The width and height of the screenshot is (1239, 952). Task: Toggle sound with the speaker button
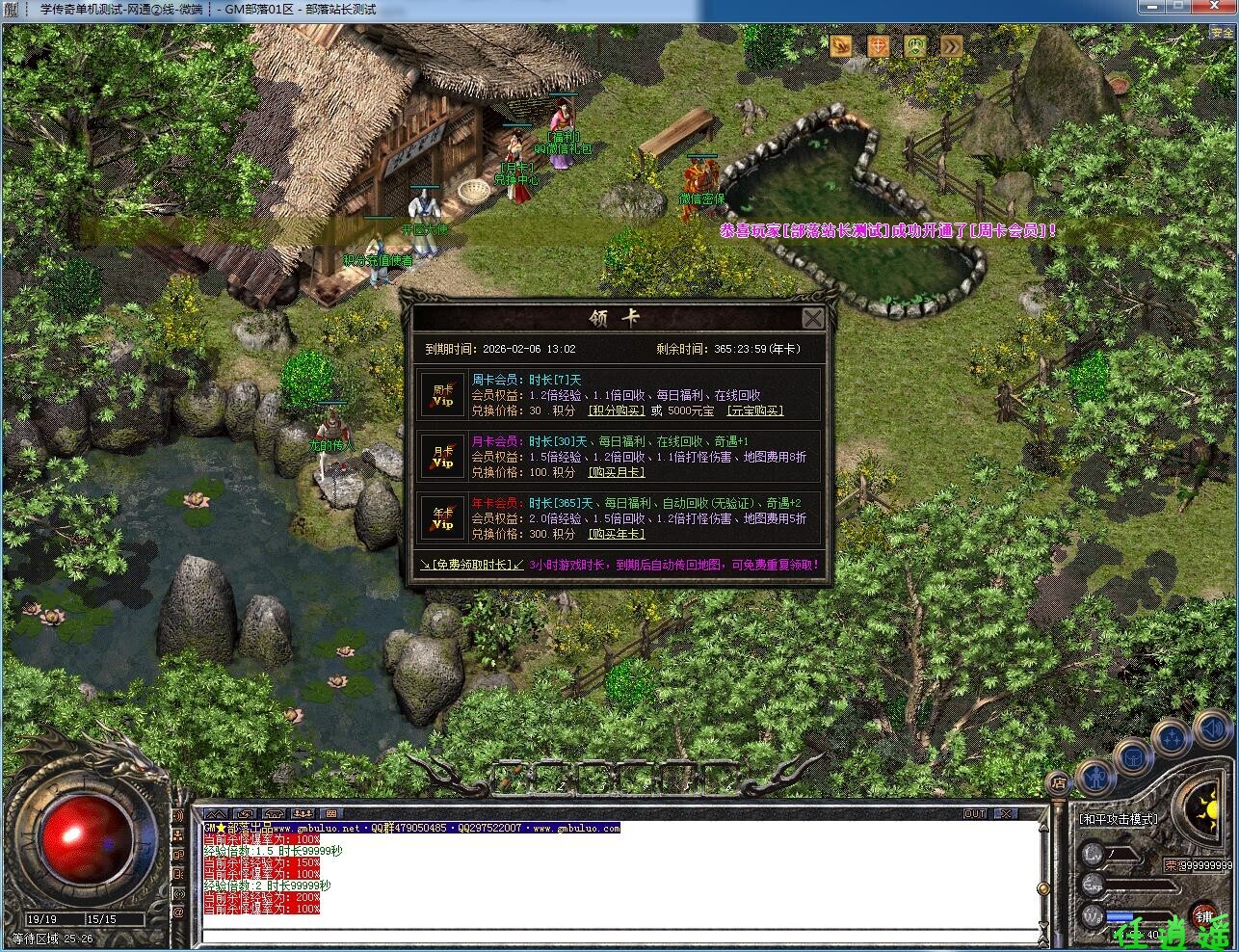(1209, 725)
